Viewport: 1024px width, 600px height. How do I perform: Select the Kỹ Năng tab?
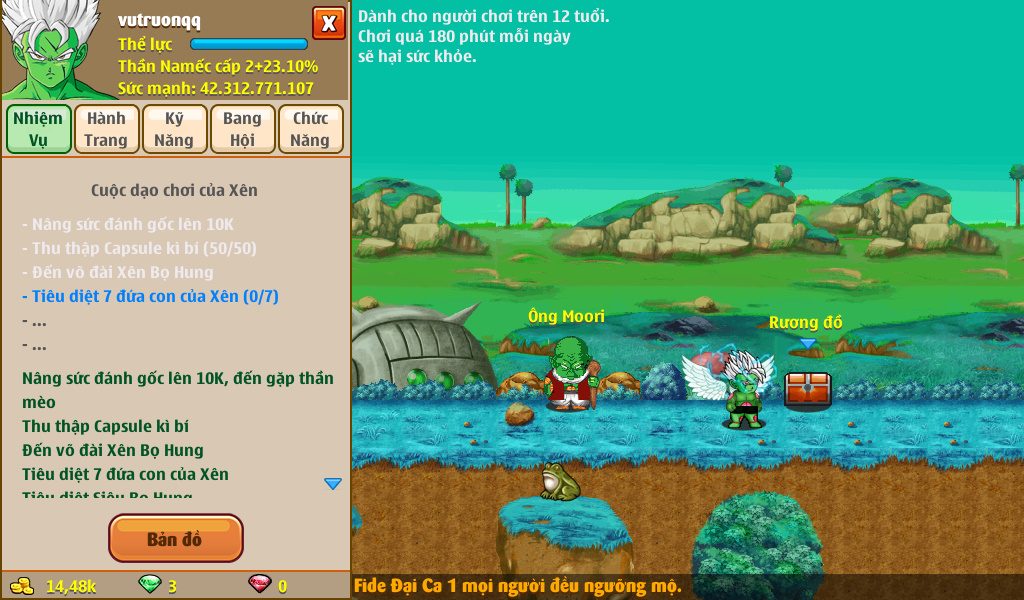tap(174, 129)
